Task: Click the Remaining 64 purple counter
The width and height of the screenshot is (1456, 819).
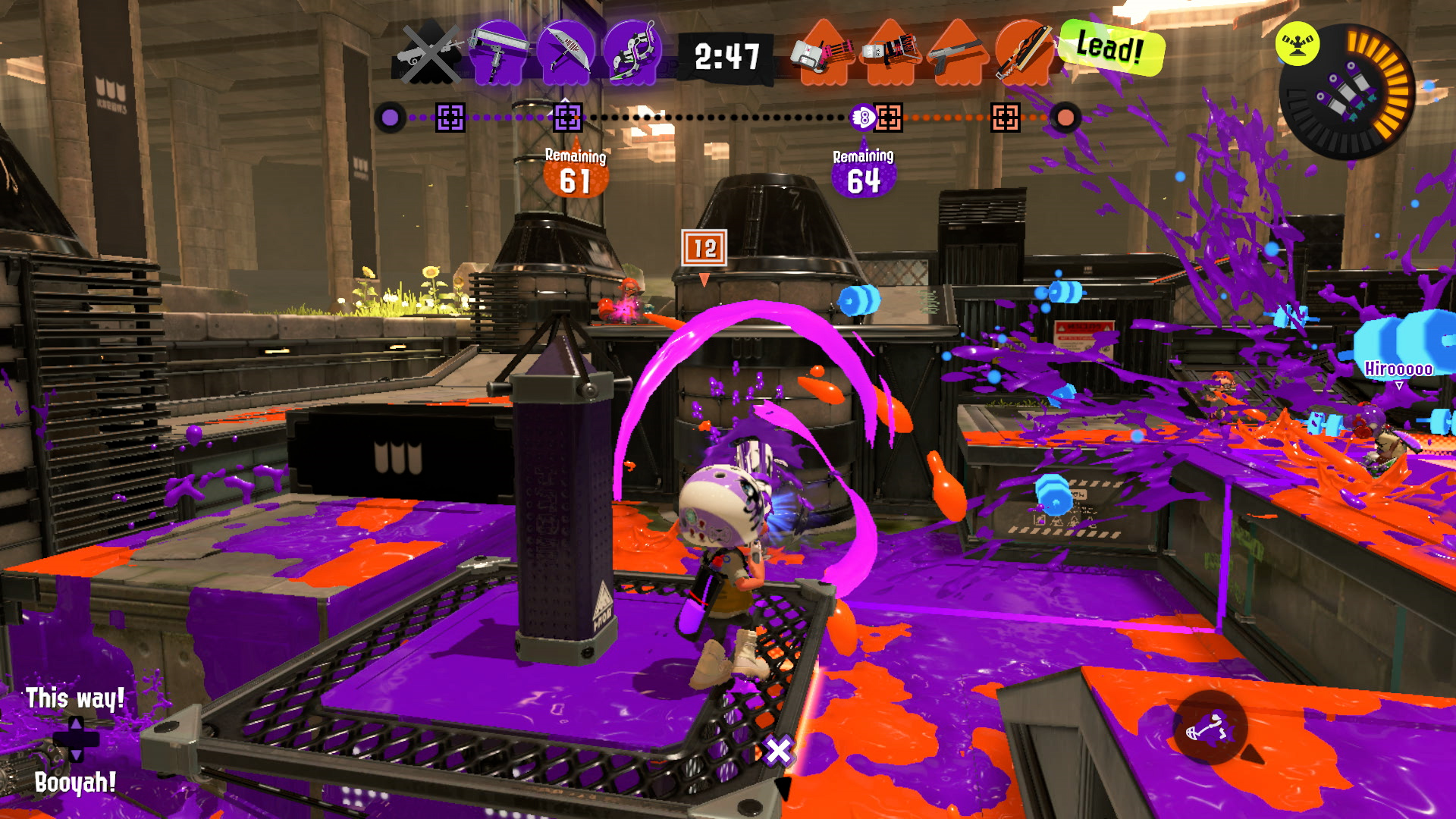Action: click(861, 171)
